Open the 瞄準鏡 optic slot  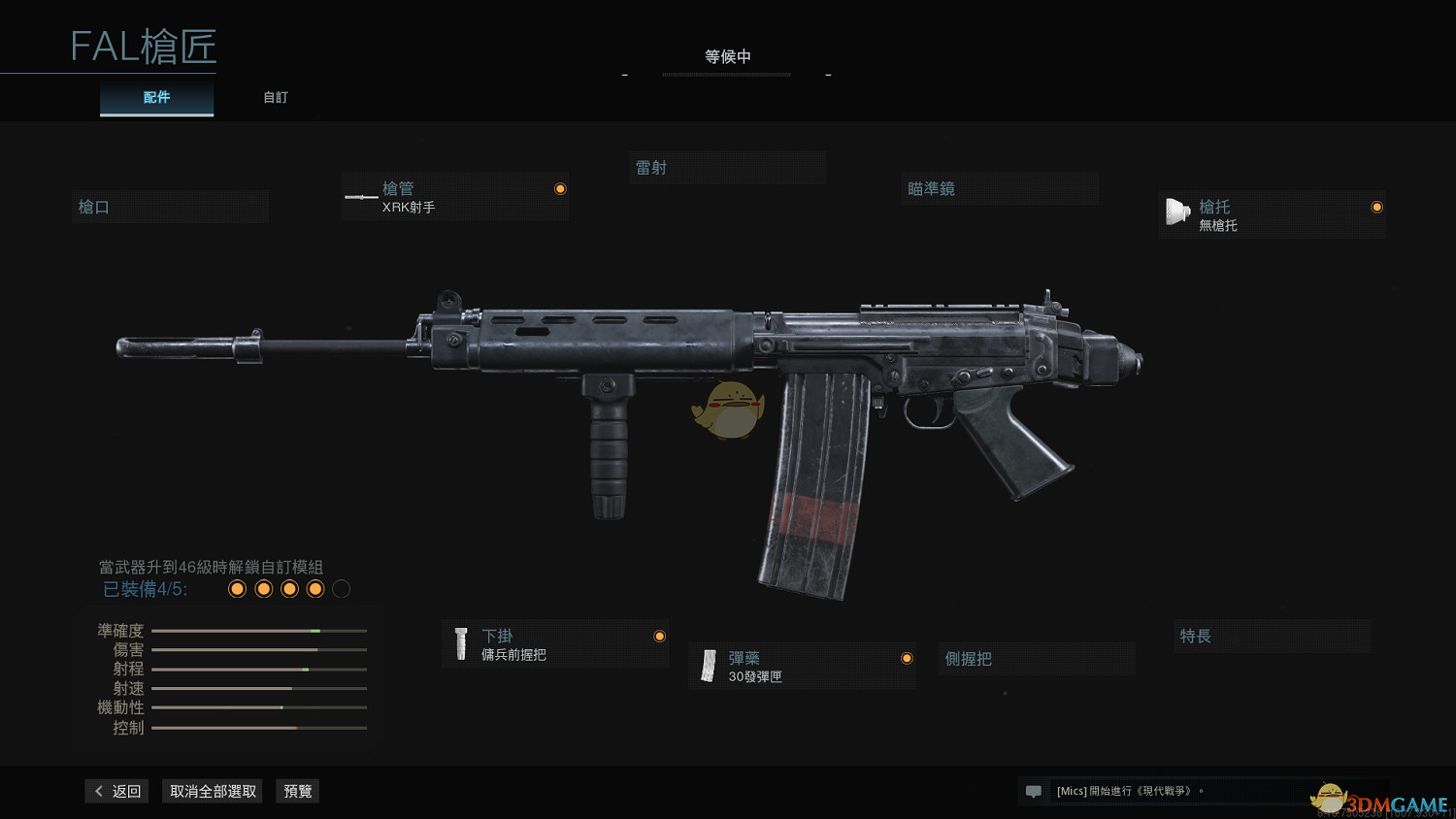(x=1000, y=189)
